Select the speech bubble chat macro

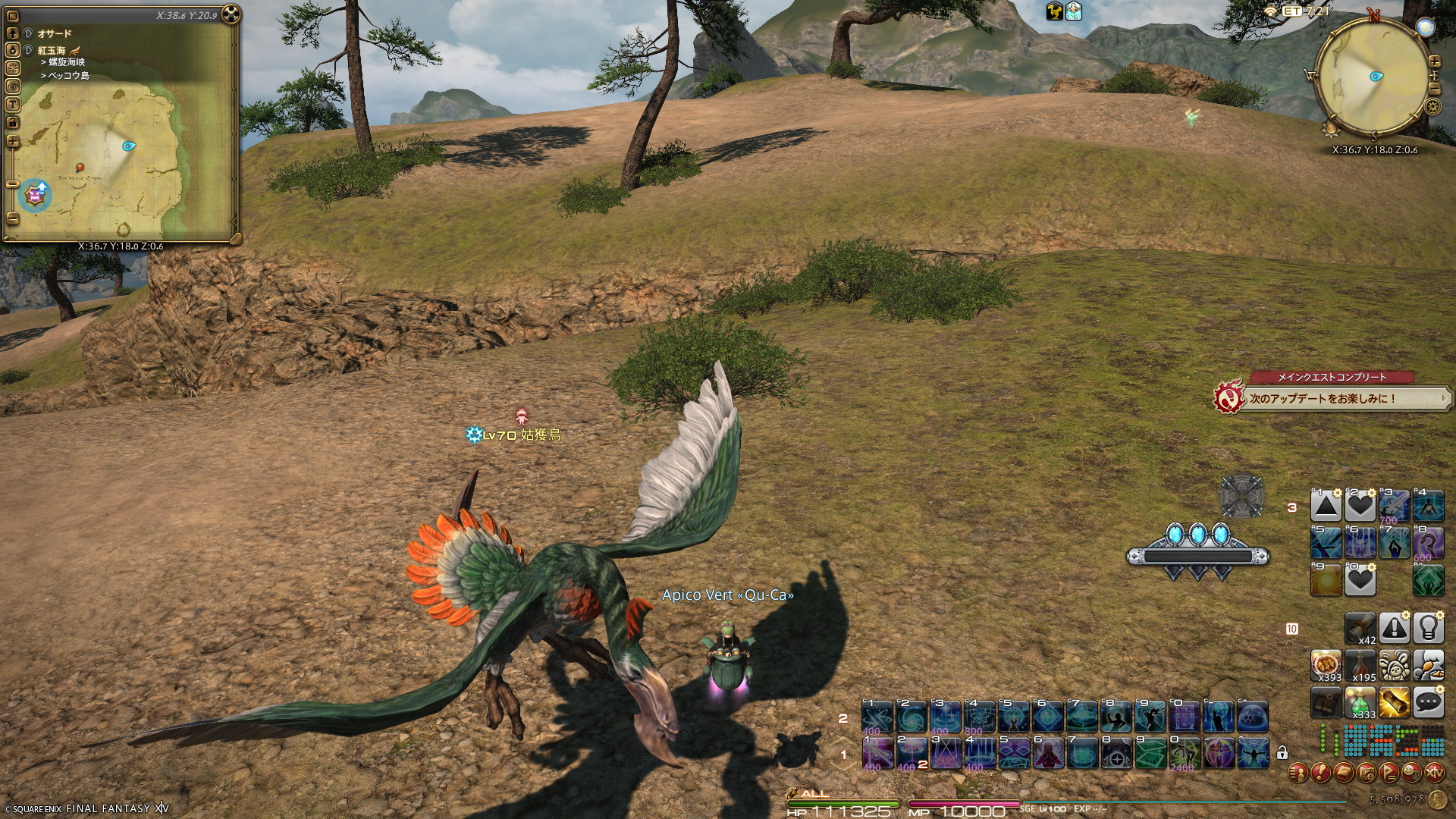point(1428,702)
